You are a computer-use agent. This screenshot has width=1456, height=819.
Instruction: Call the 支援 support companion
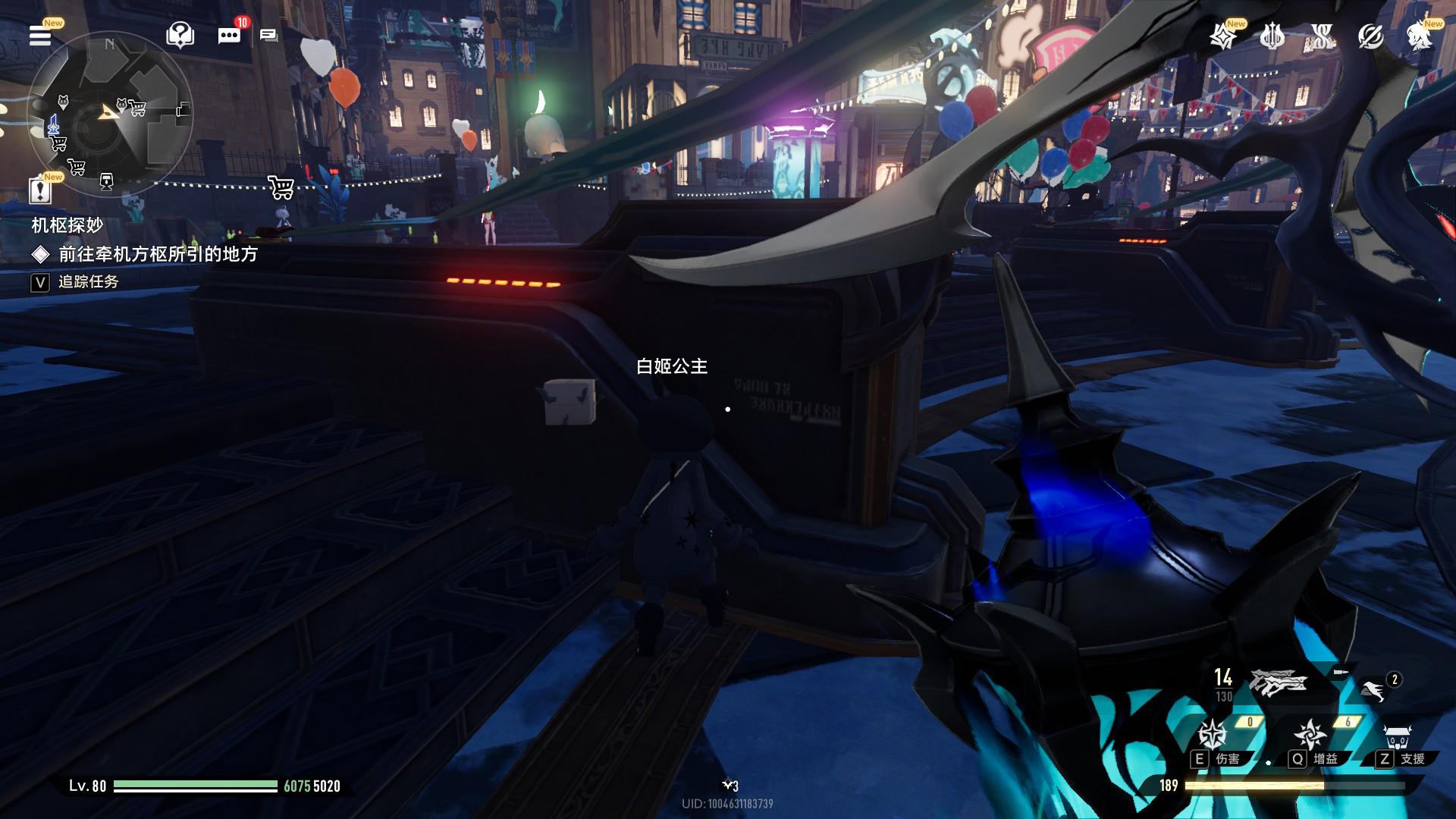tap(1397, 737)
